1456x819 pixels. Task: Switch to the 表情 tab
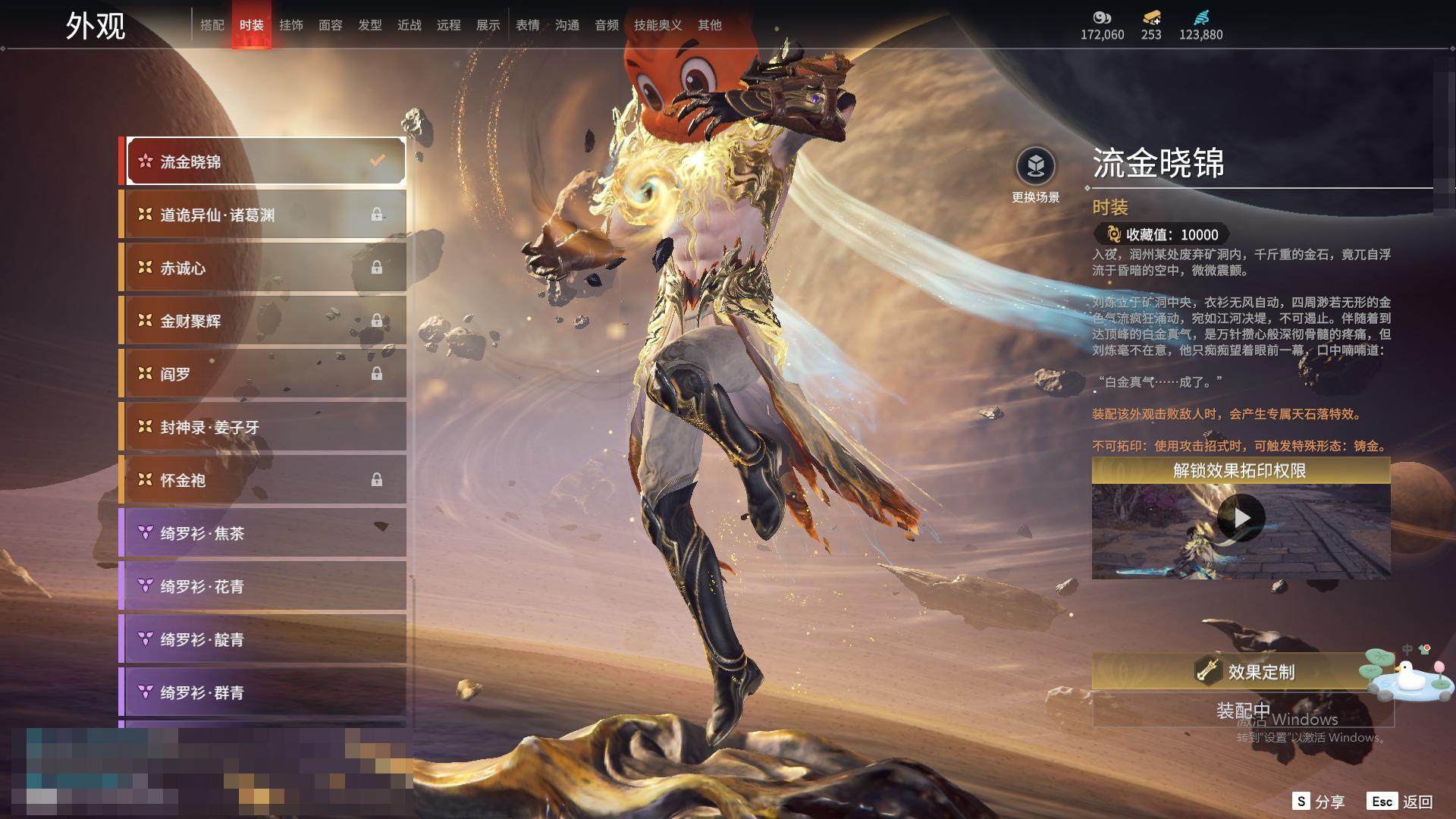[528, 25]
